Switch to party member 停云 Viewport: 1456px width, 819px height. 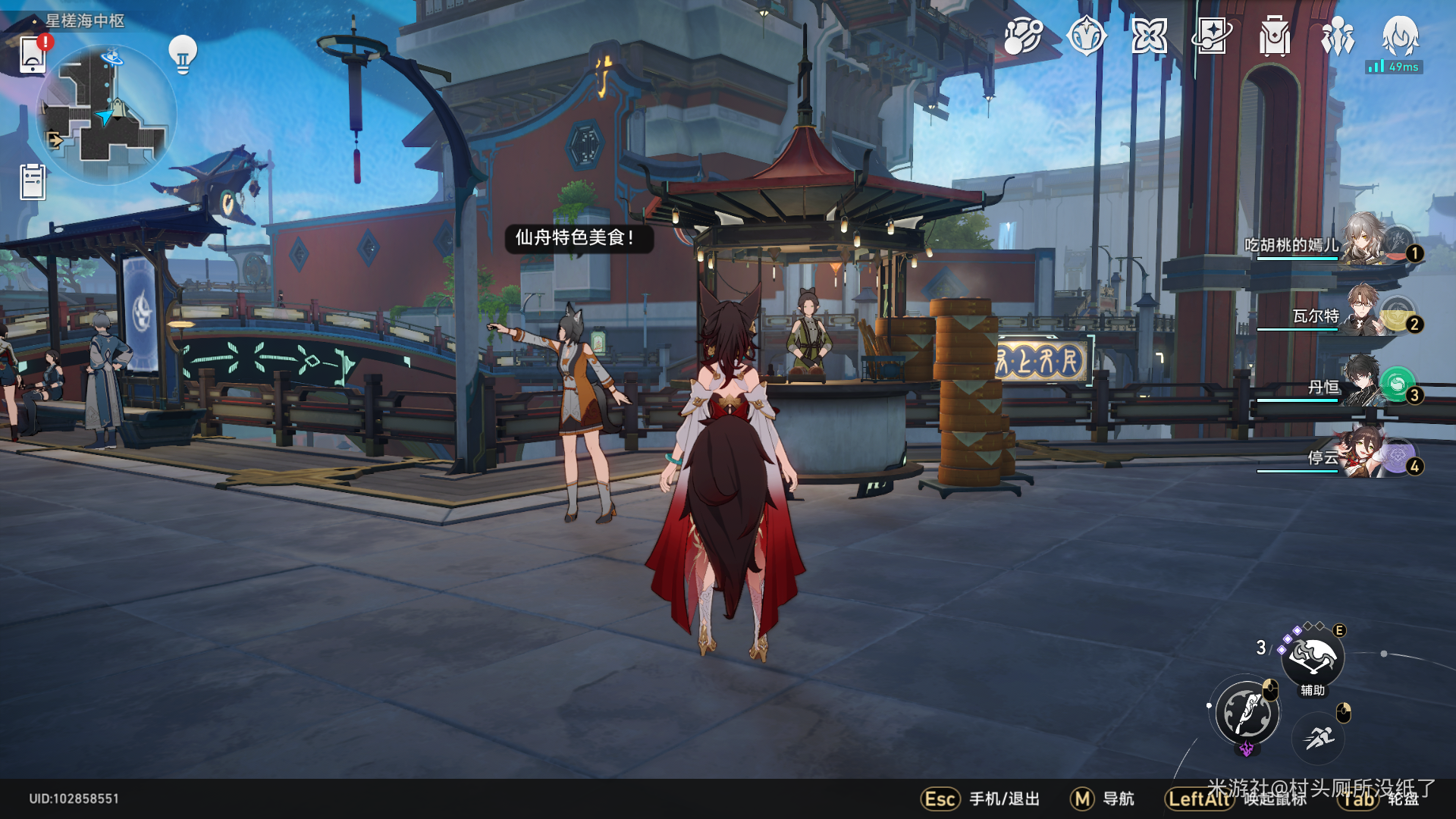(1365, 454)
